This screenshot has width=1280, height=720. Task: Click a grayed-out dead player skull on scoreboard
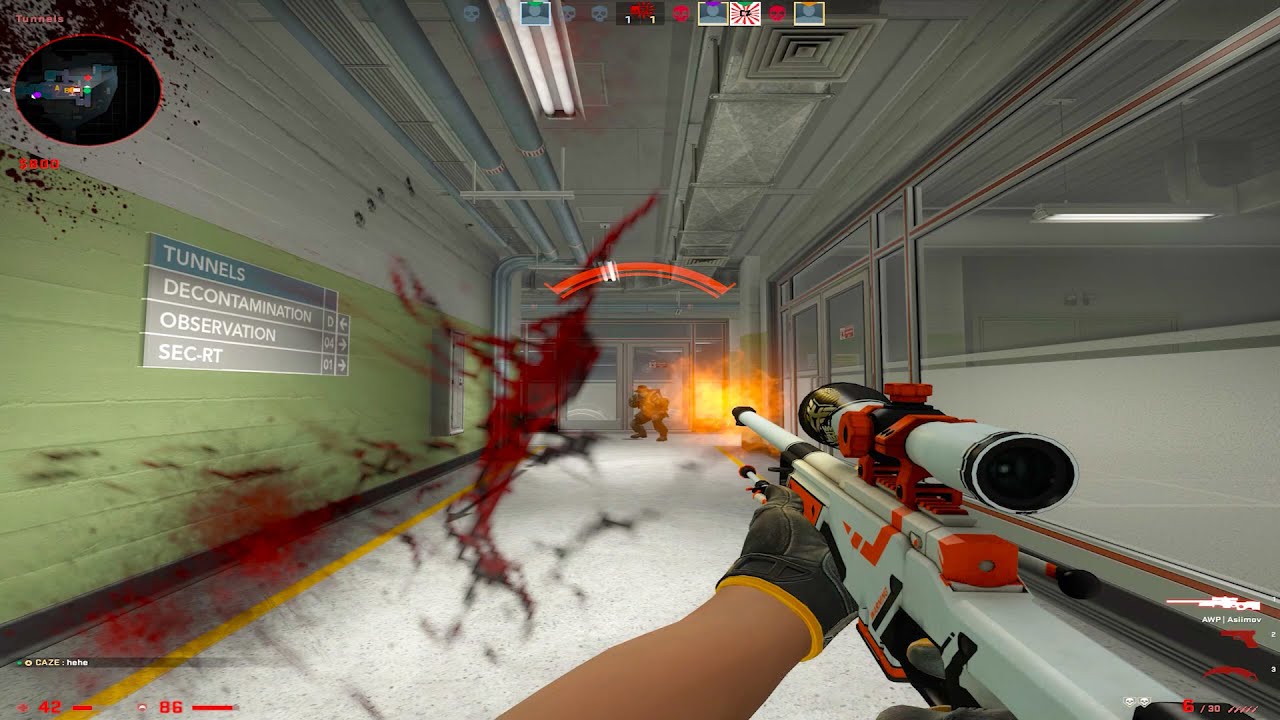coord(470,14)
